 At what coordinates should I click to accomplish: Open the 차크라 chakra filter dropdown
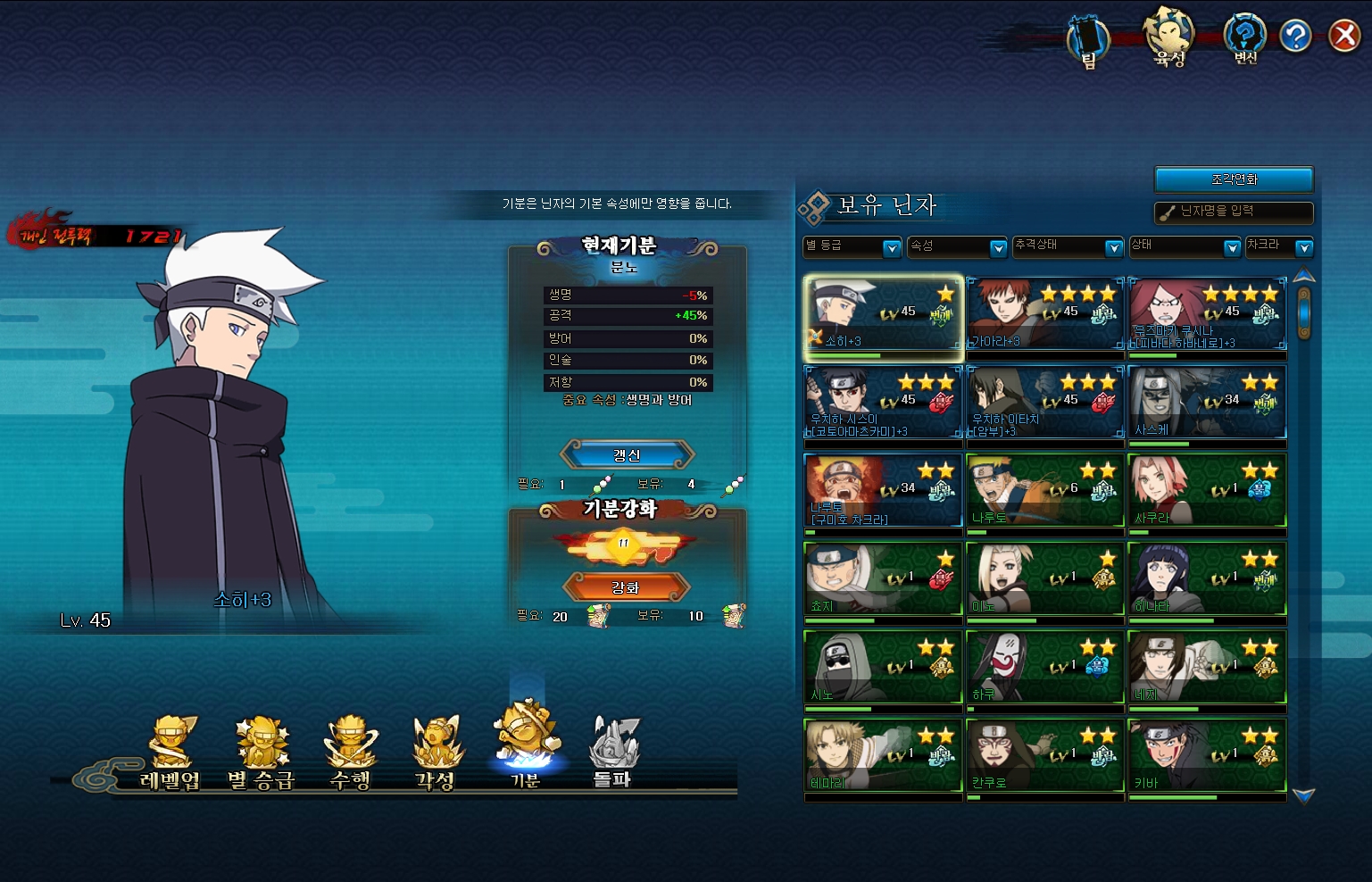point(1279,247)
